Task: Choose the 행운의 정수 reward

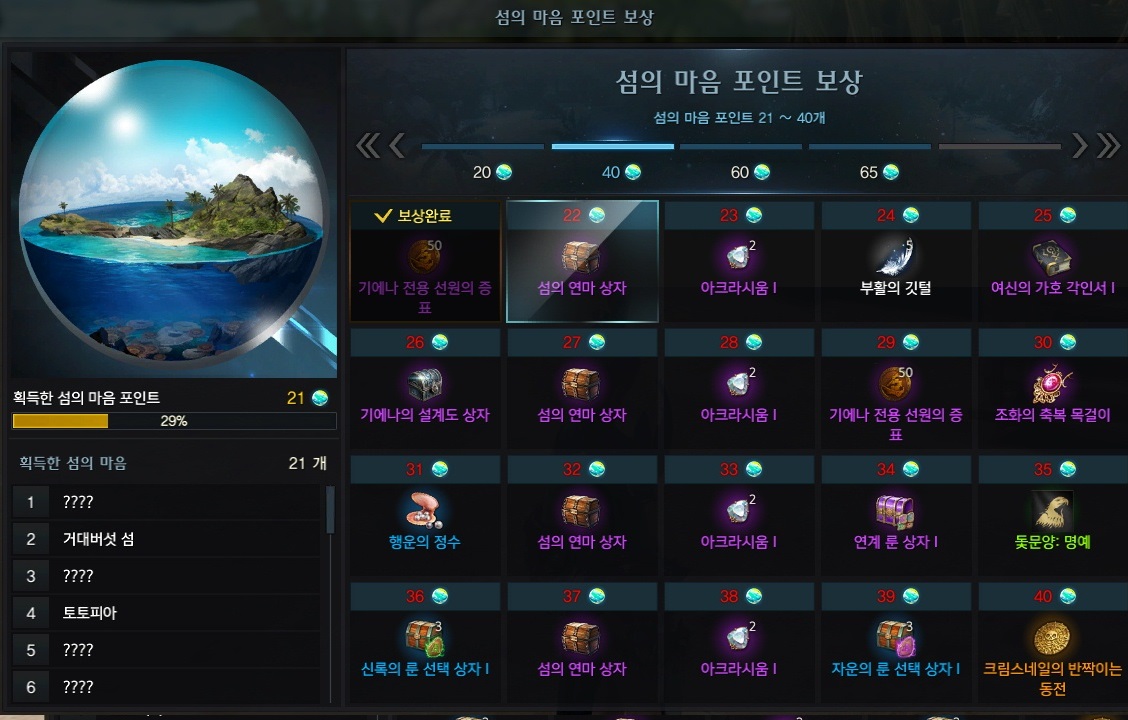Action: click(x=425, y=515)
